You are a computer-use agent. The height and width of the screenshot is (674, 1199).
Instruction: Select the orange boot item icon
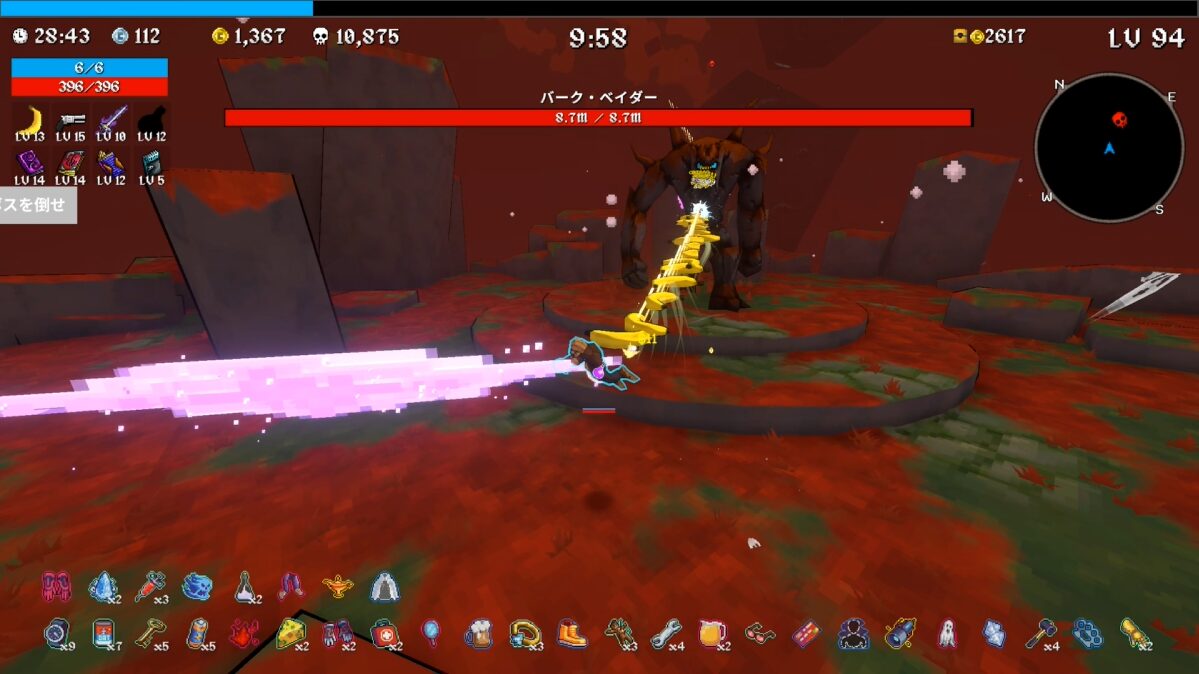click(x=572, y=633)
